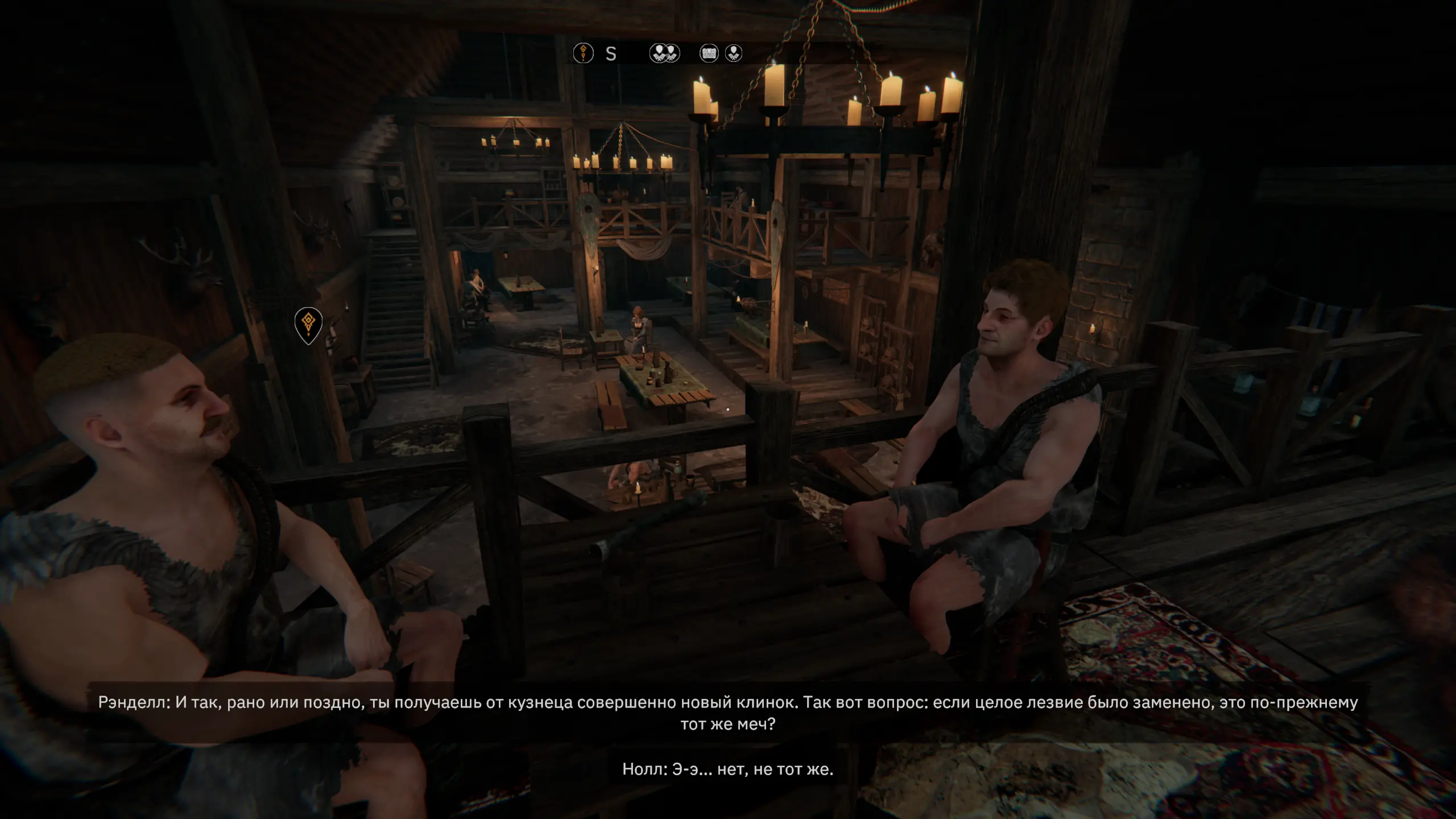The width and height of the screenshot is (1456, 819).
Task: Click the orange quest icon on the compass
Action: (x=583, y=53)
